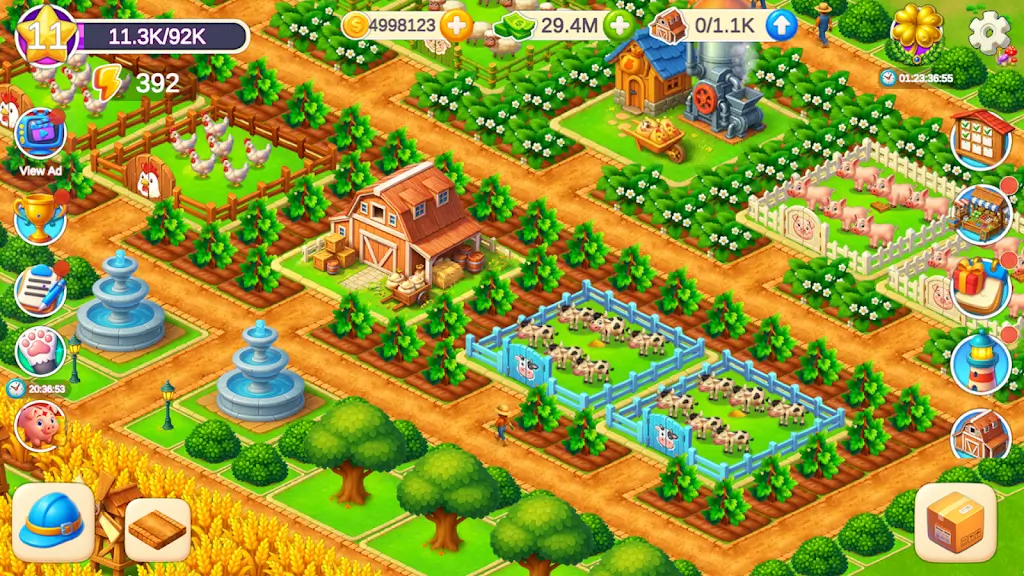Add coins with the gold plus button
The height and width of the screenshot is (576, 1024).
(456, 26)
